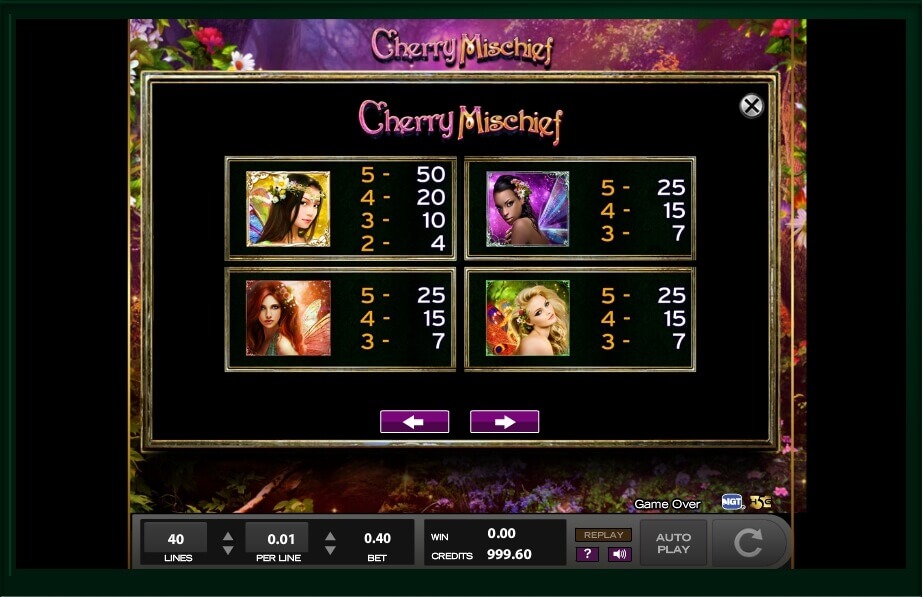Spin the reels with the circular arrow

(x=748, y=543)
